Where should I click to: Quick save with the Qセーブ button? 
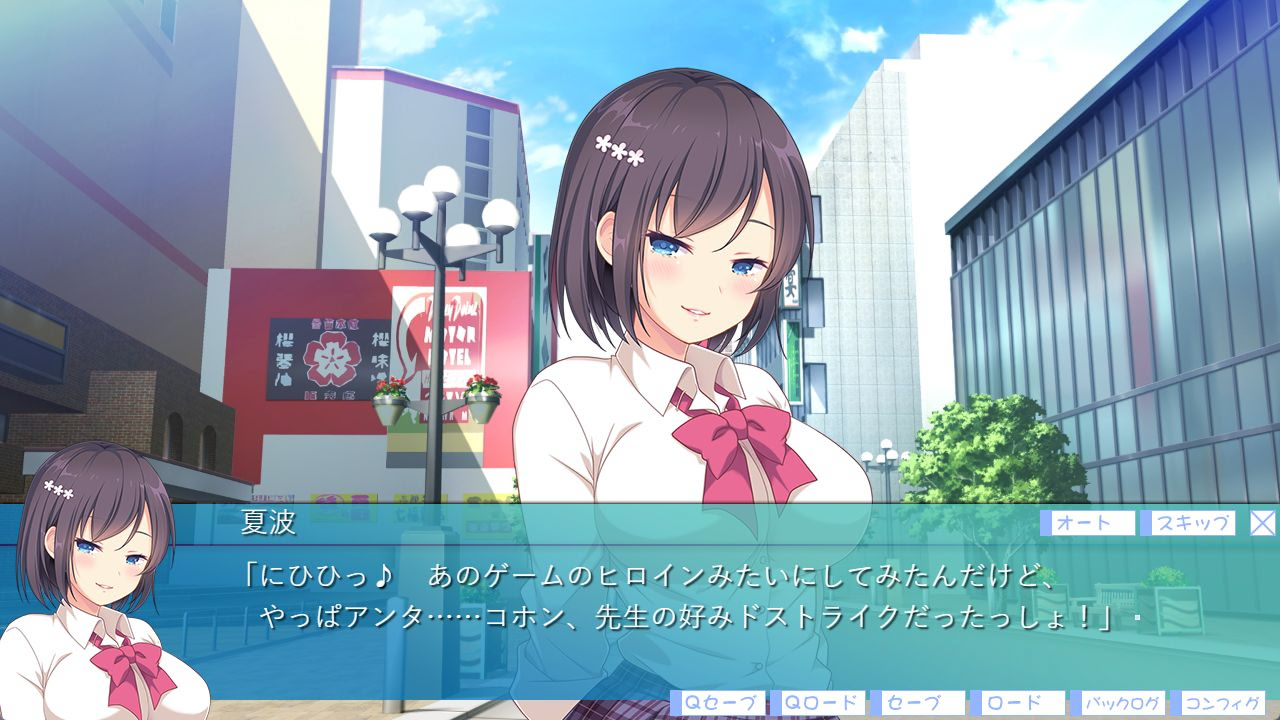718,703
